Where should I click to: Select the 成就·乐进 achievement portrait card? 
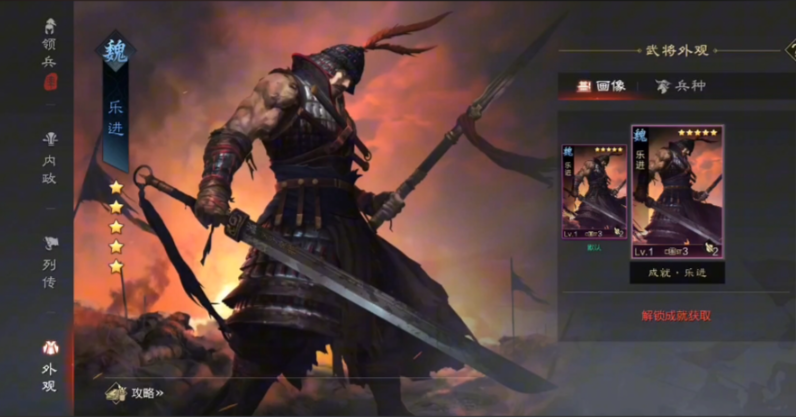(x=676, y=192)
